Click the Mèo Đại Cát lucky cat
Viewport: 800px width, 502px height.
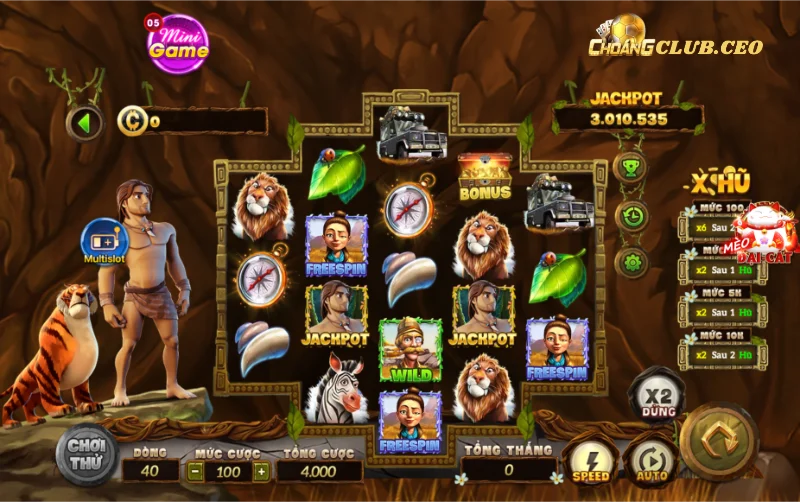tap(764, 233)
